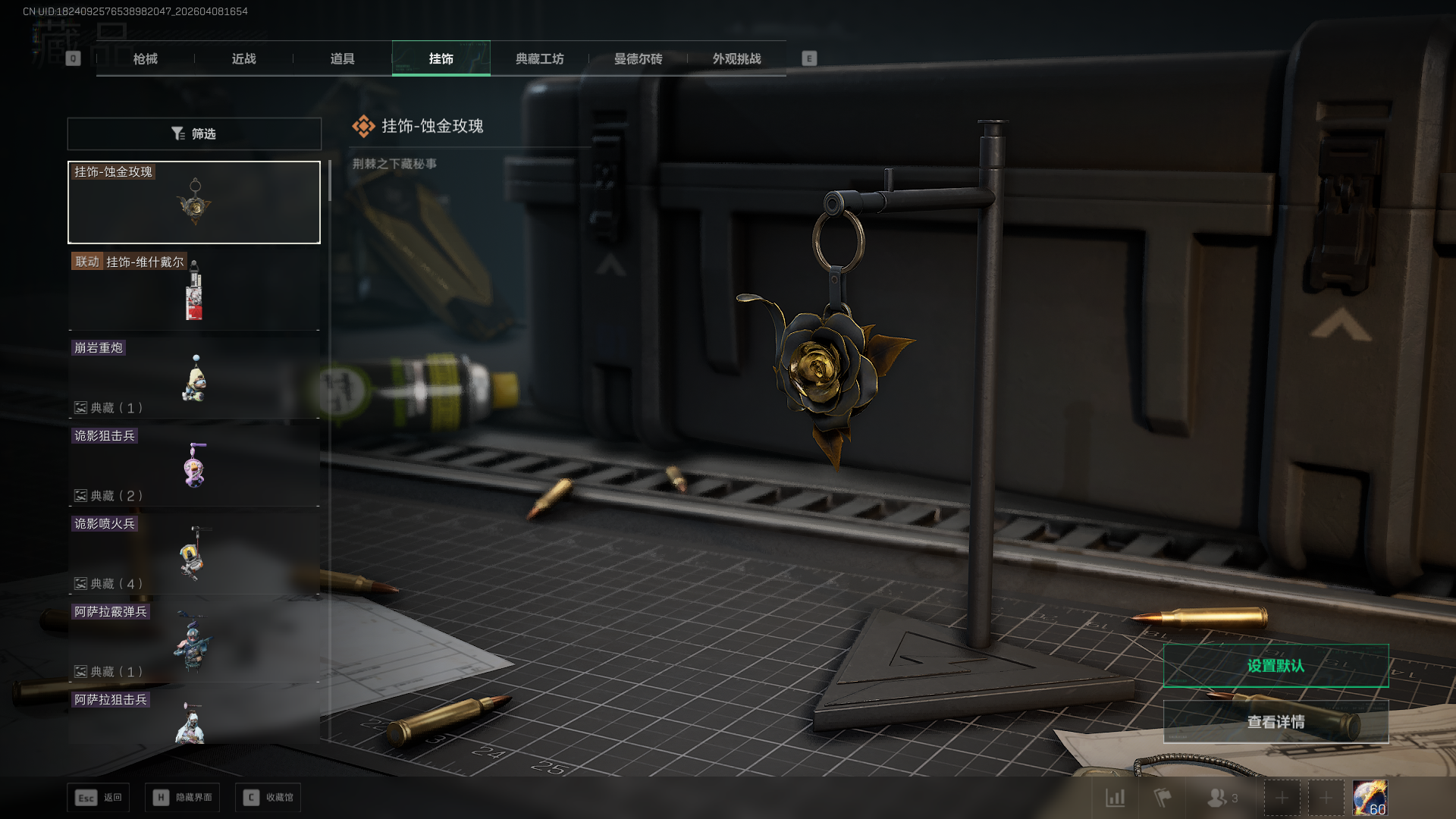Select the 道具 tab
The image size is (1456, 819).
[x=343, y=58]
